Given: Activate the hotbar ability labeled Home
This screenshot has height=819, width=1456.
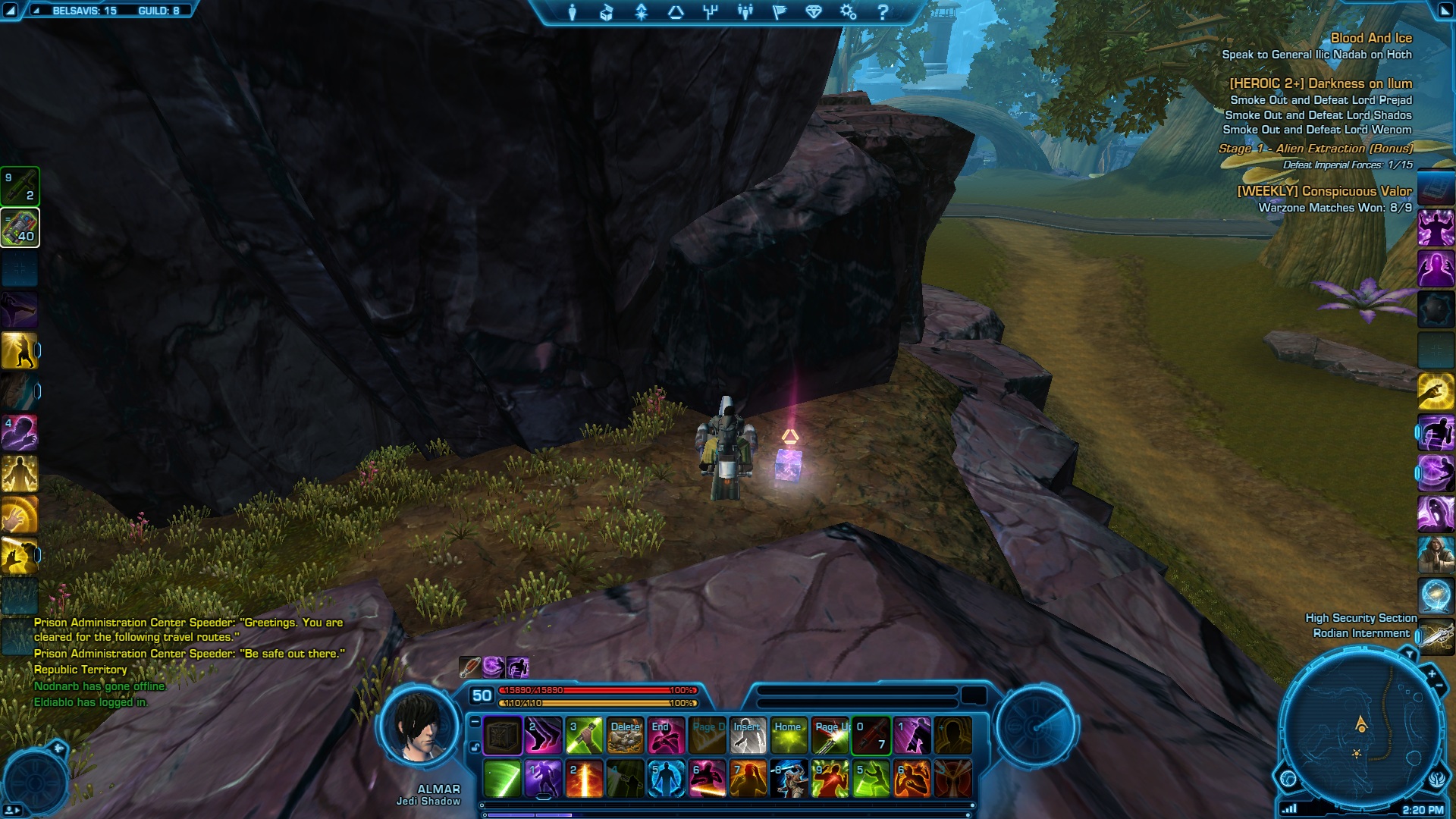Looking at the screenshot, I should pyautogui.click(x=789, y=736).
